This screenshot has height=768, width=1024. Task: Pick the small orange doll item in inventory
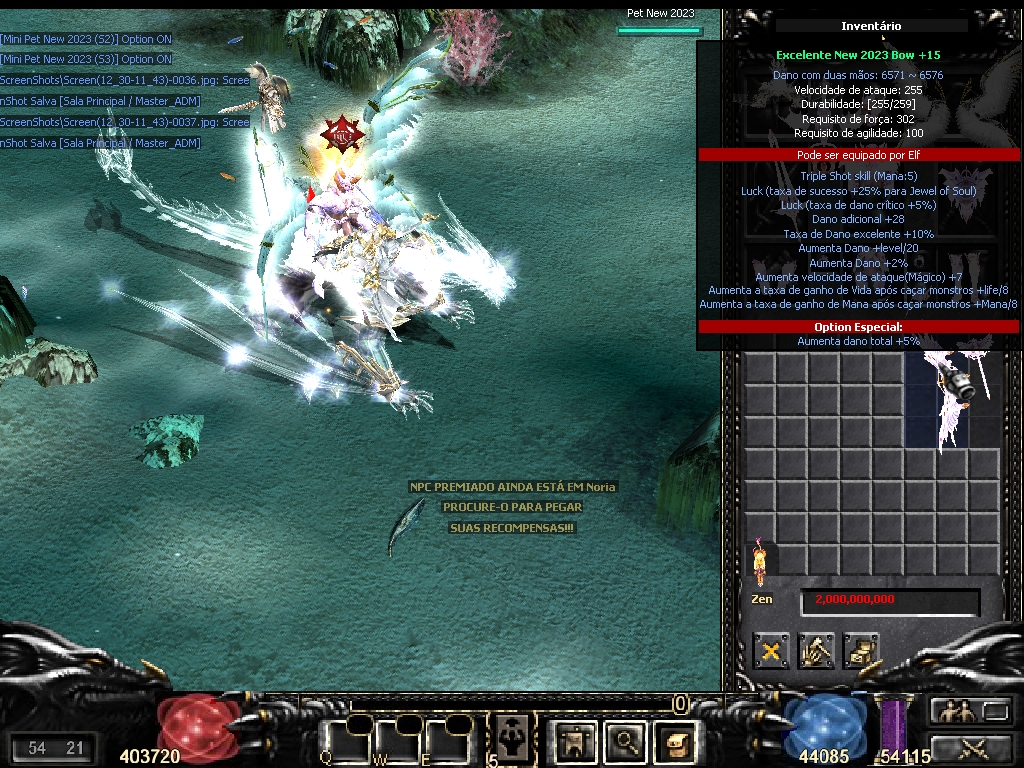click(x=760, y=560)
